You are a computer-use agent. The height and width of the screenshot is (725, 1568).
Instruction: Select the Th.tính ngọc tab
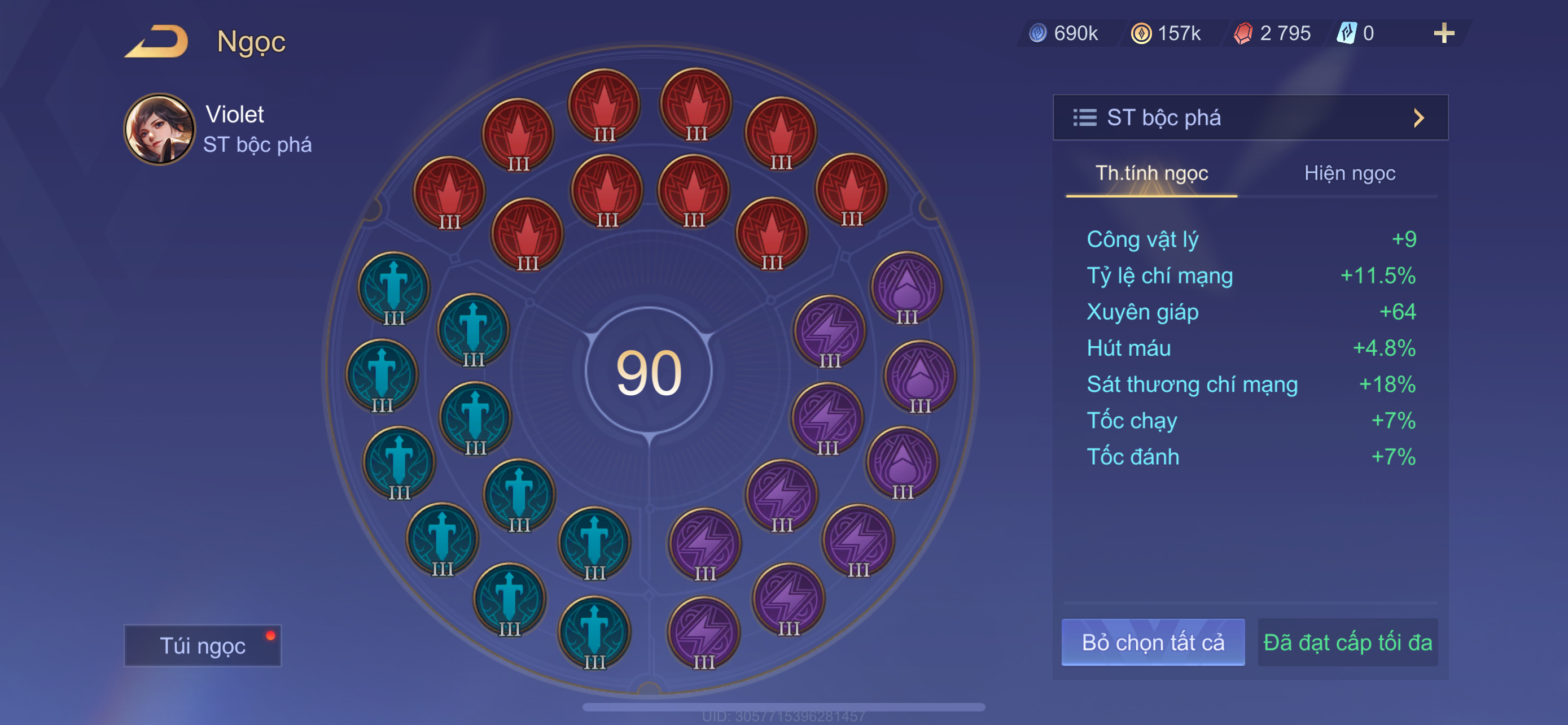[1151, 173]
